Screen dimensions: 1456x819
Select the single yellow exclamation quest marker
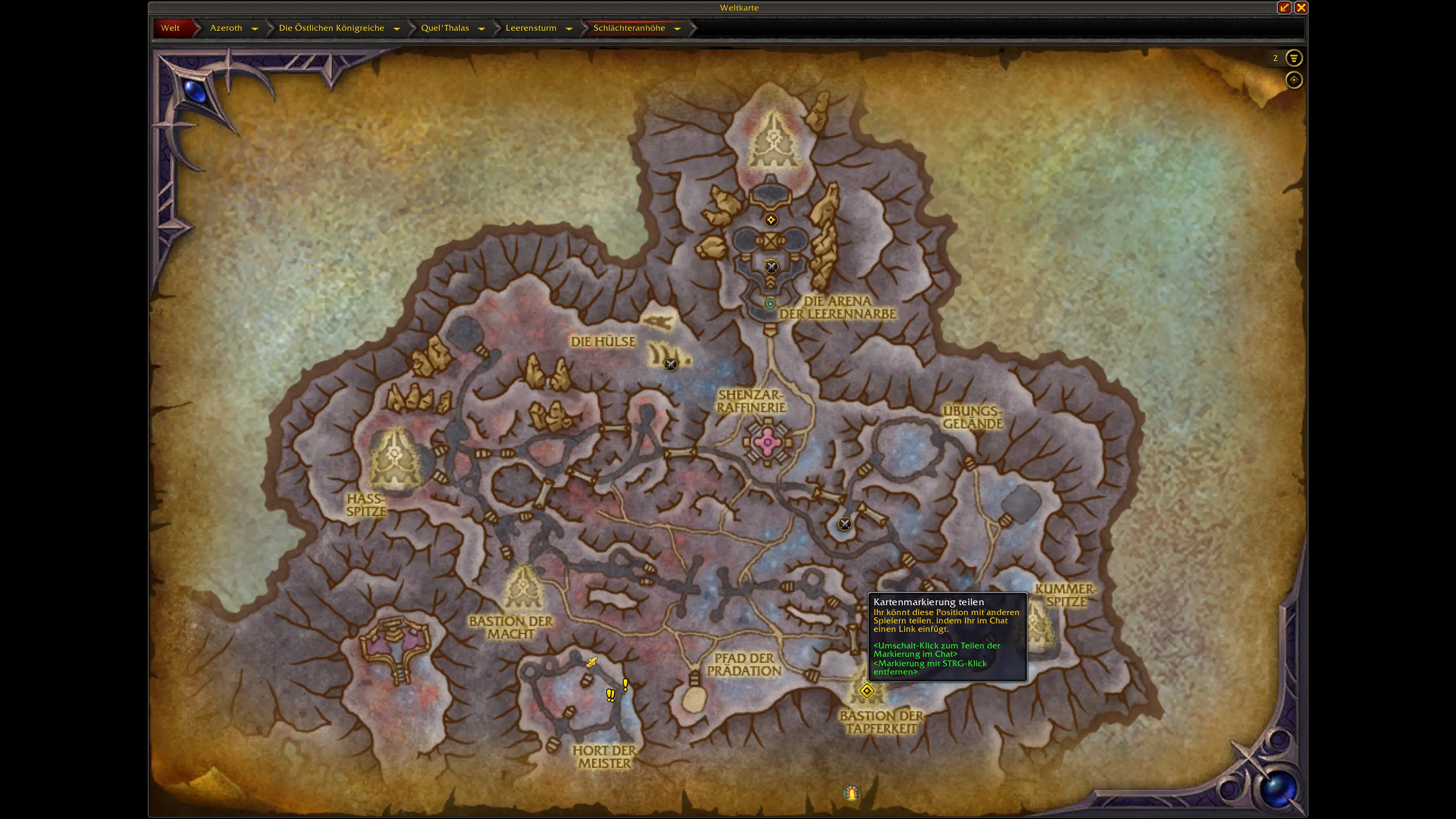(x=625, y=684)
